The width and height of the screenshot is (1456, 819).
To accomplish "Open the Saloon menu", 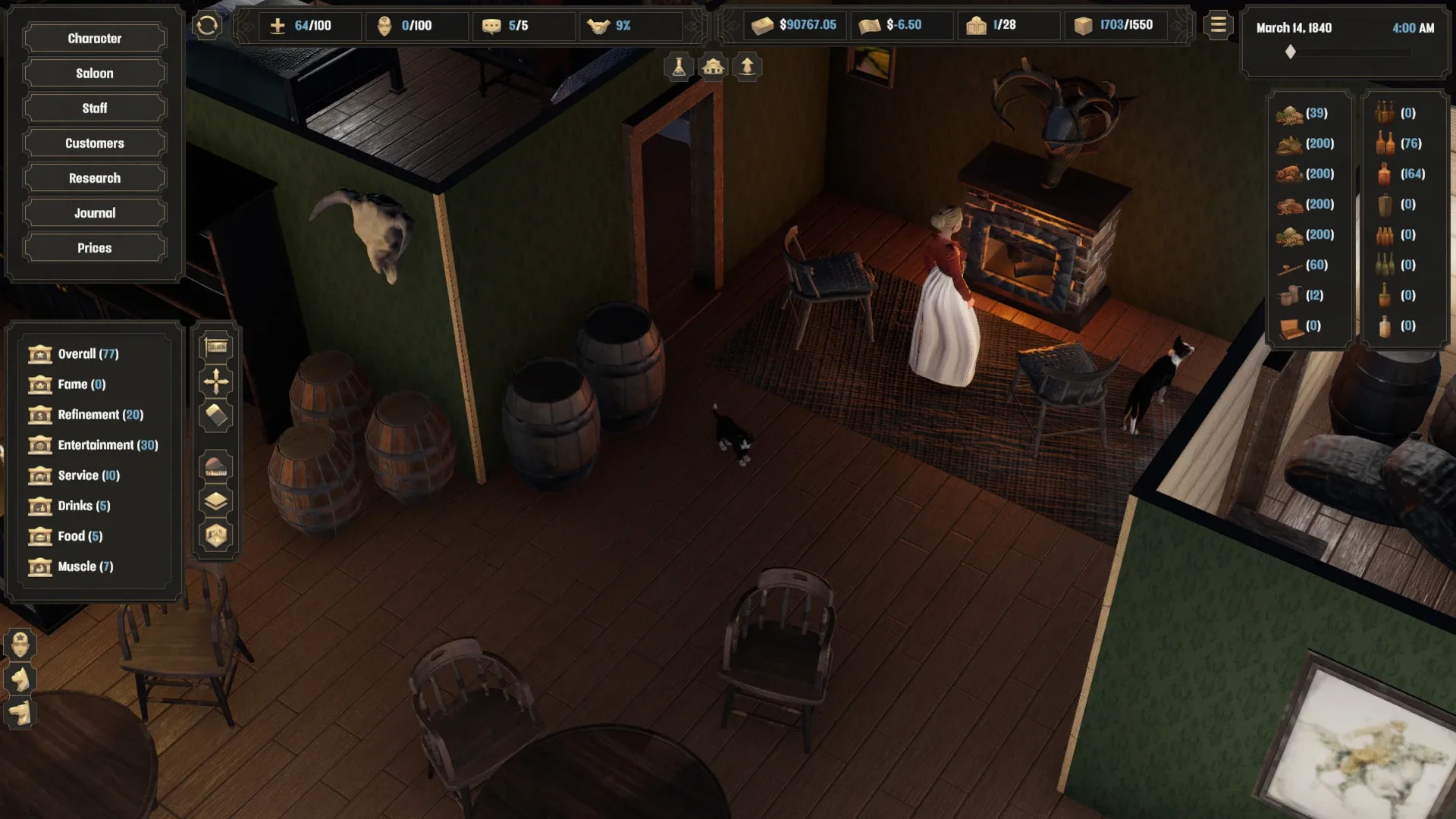I will [94, 74].
